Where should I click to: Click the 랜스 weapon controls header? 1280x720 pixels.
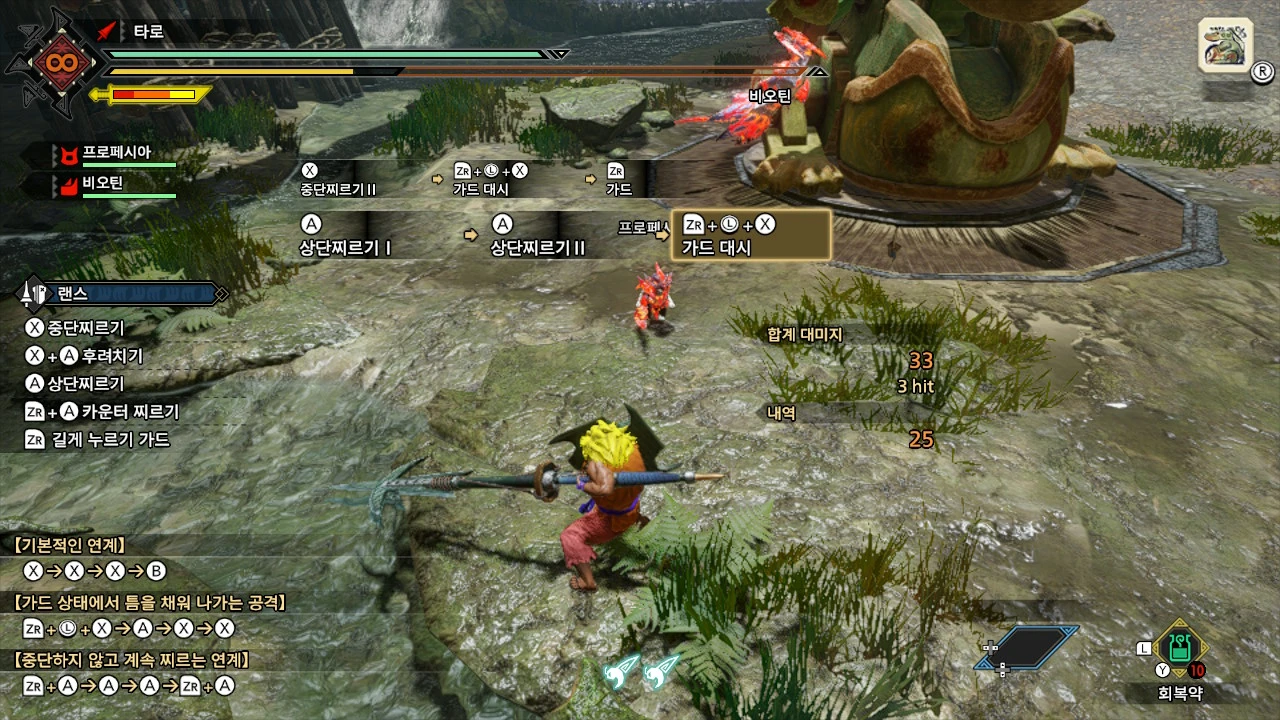click(122, 294)
